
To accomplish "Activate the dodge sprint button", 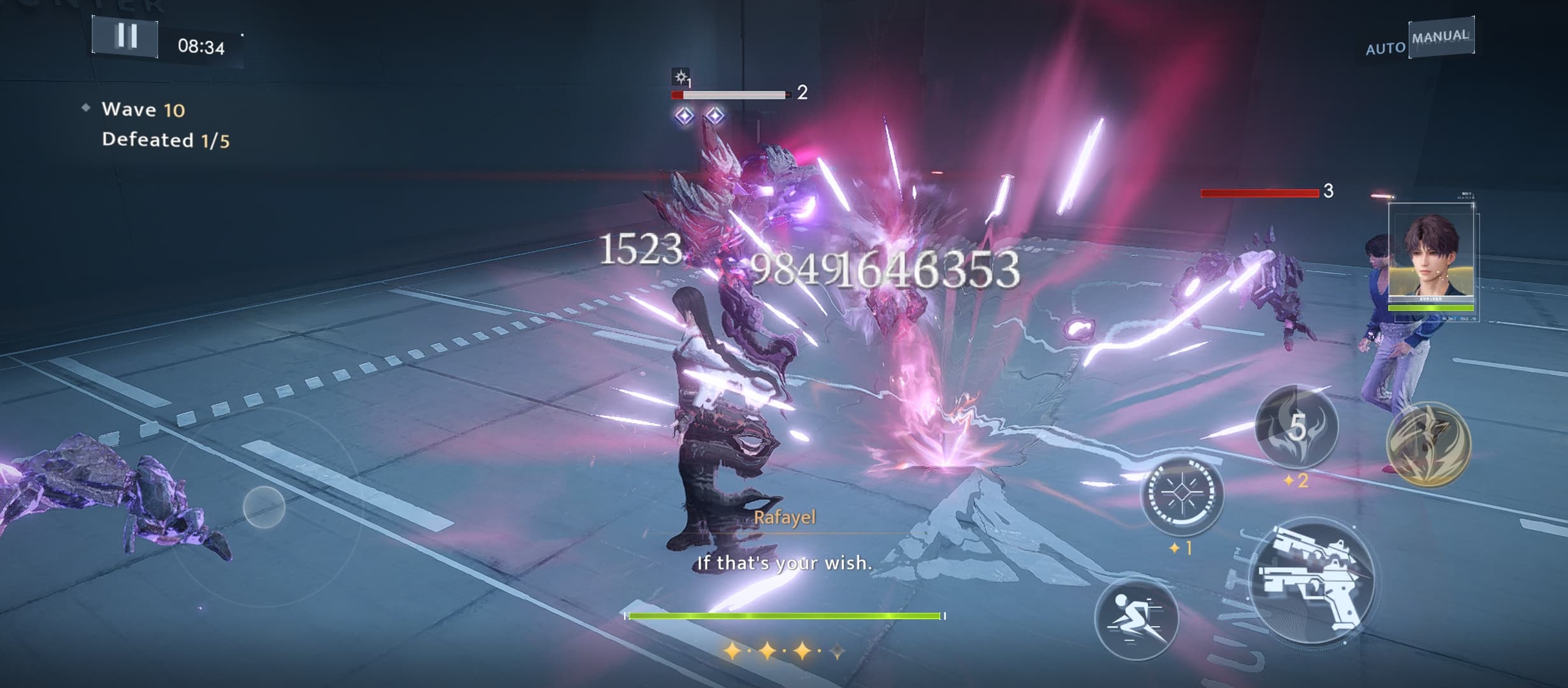I will click(x=1136, y=618).
